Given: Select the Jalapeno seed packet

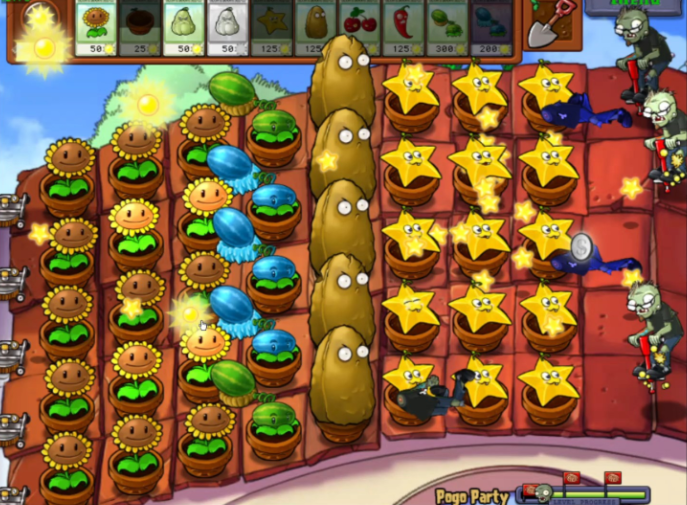Looking at the screenshot, I should (x=404, y=27).
